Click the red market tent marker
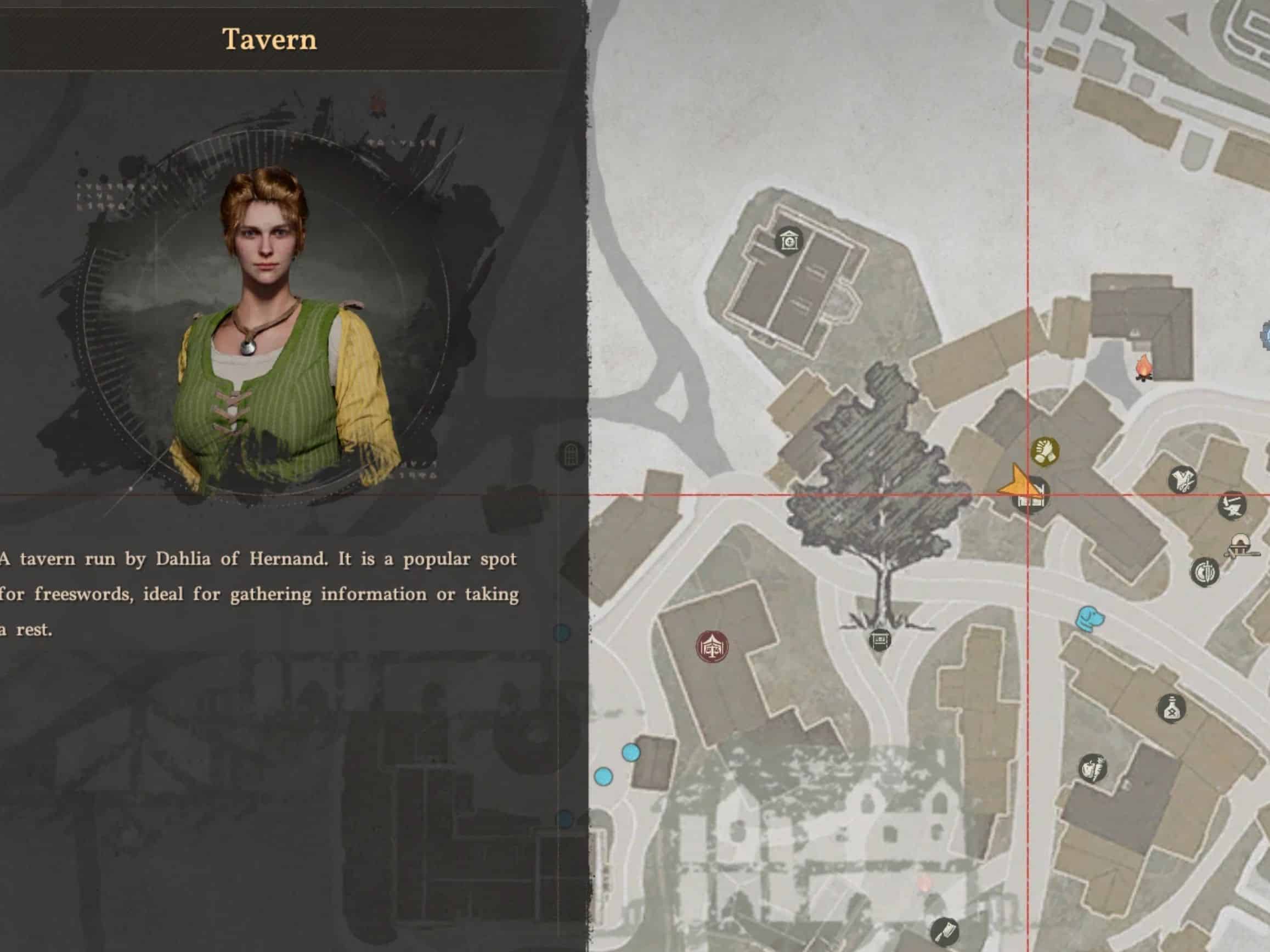Image resolution: width=1270 pixels, height=952 pixels. [x=712, y=647]
